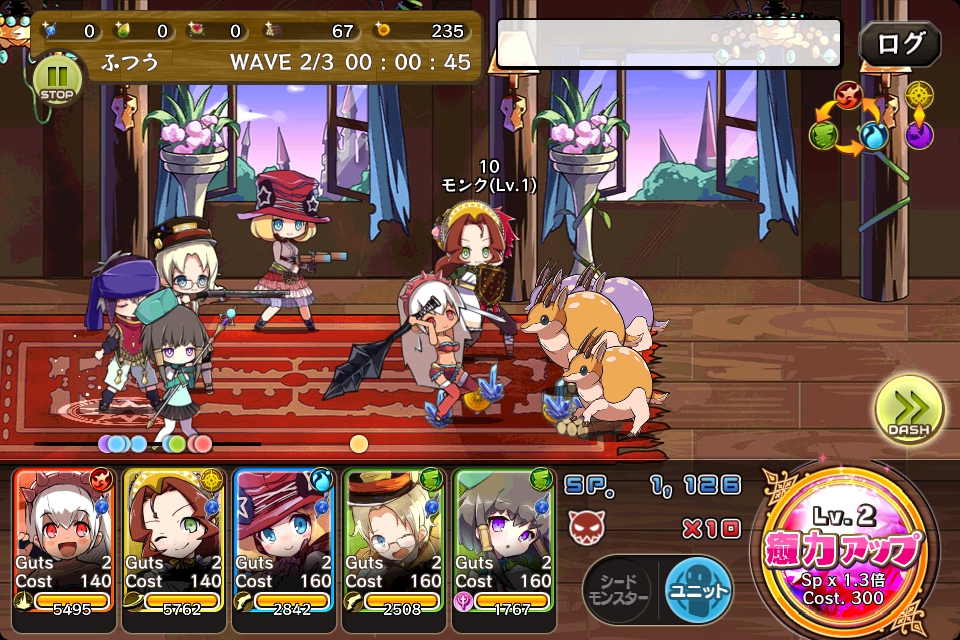Image resolution: width=960 pixels, height=640 pixels.
Task: Click the empty white message box
Action: (675, 43)
